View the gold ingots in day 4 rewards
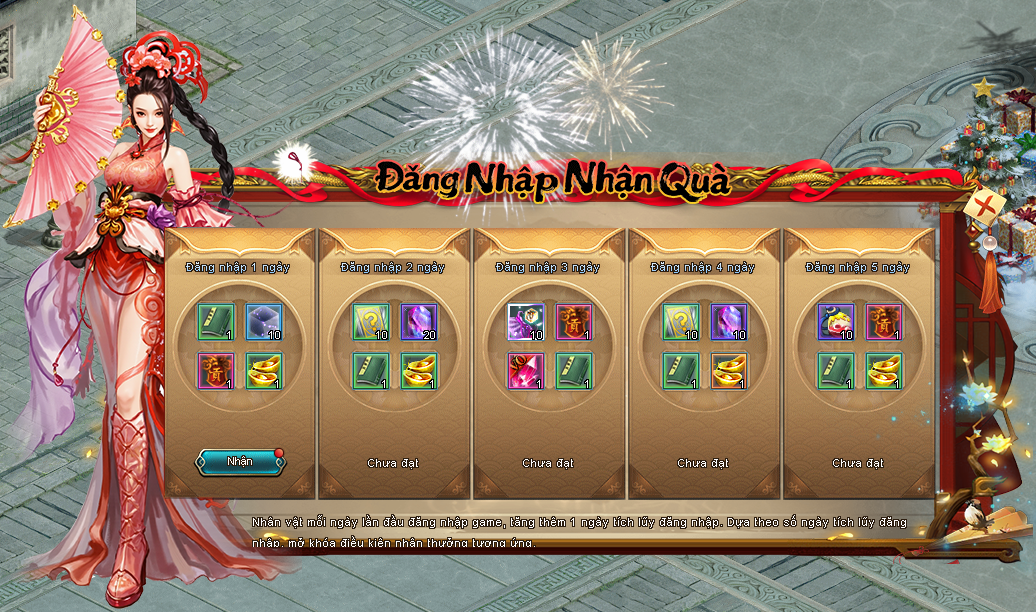This screenshot has width=1036, height=612. 730,371
